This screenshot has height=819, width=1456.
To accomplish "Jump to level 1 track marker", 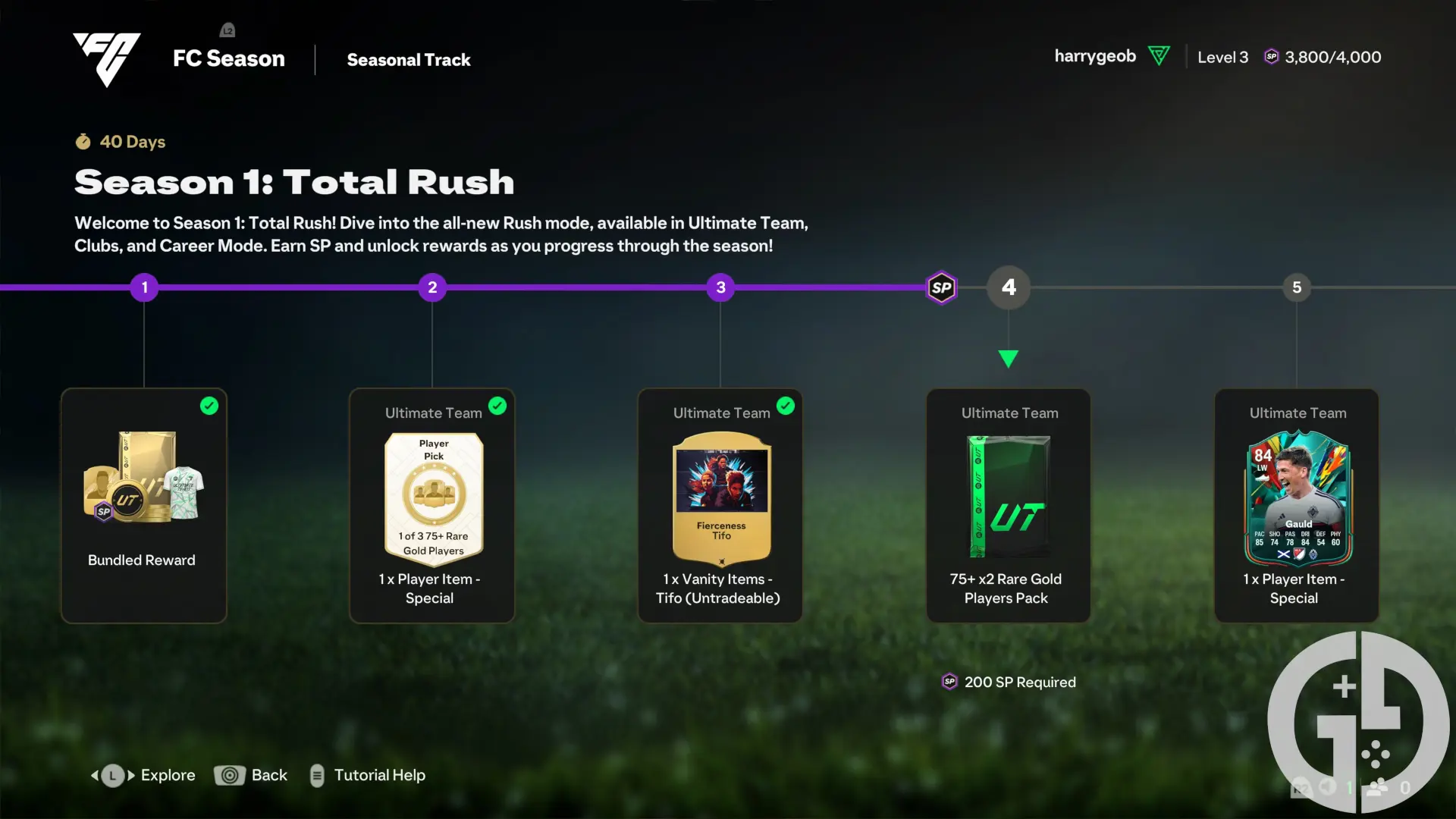I will (x=144, y=287).
